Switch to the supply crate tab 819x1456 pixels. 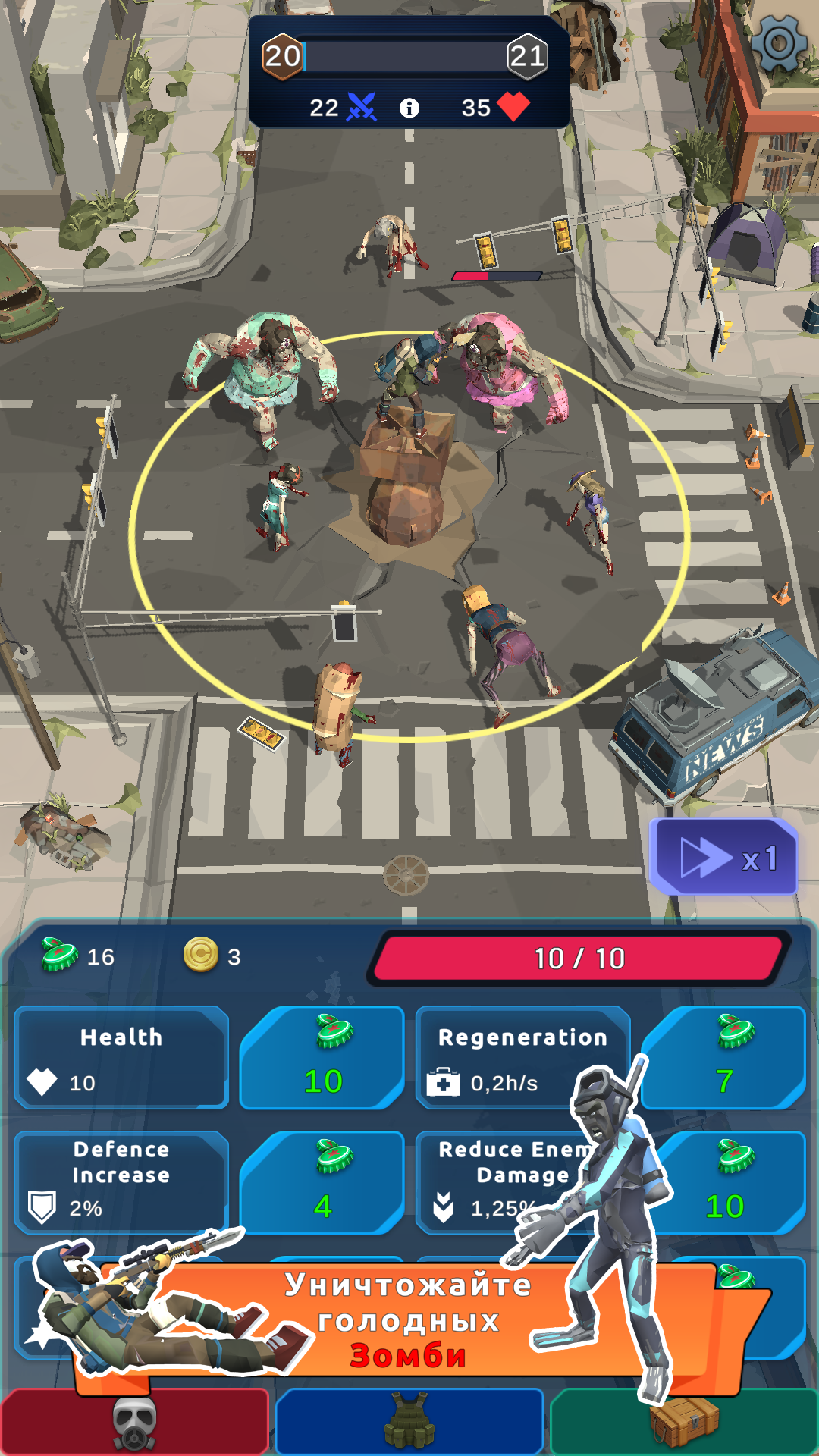tap(684, 1423)
